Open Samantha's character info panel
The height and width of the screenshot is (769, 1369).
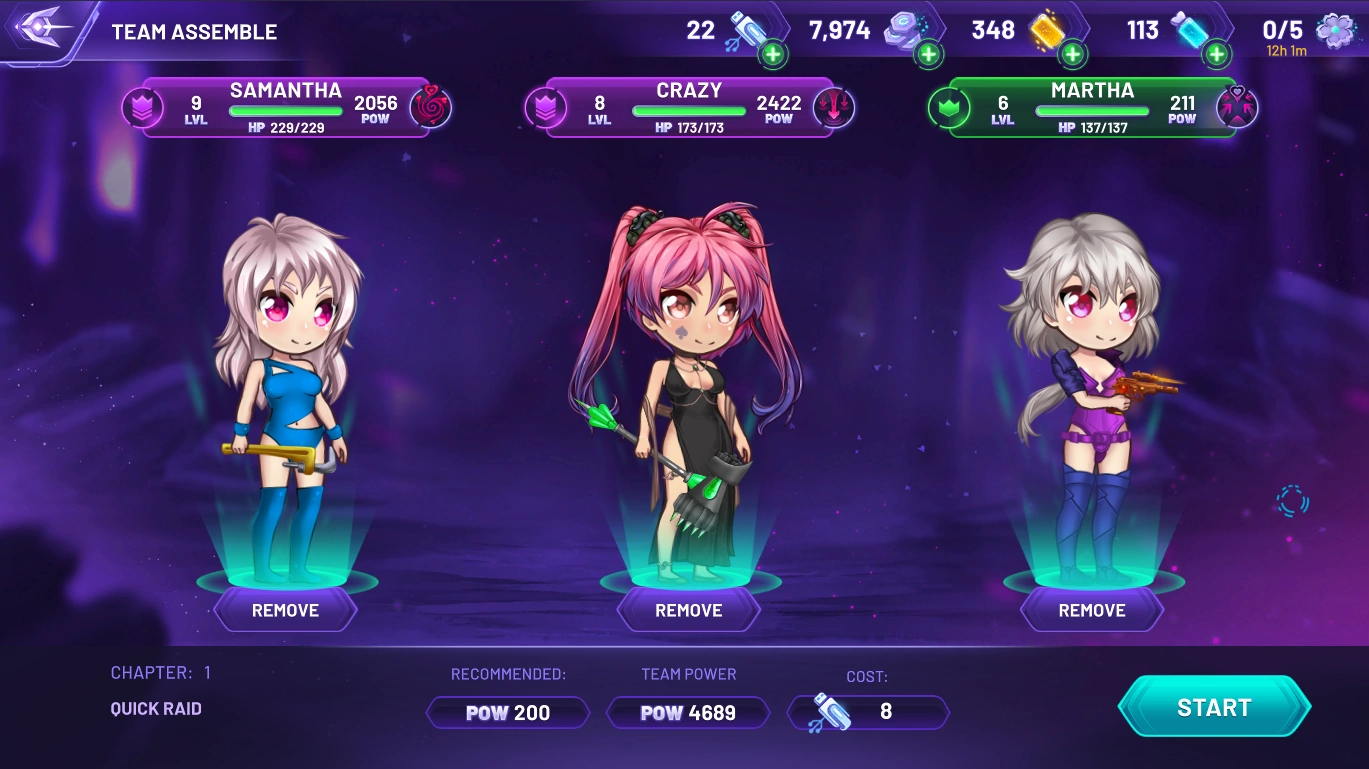coord(285,107)
